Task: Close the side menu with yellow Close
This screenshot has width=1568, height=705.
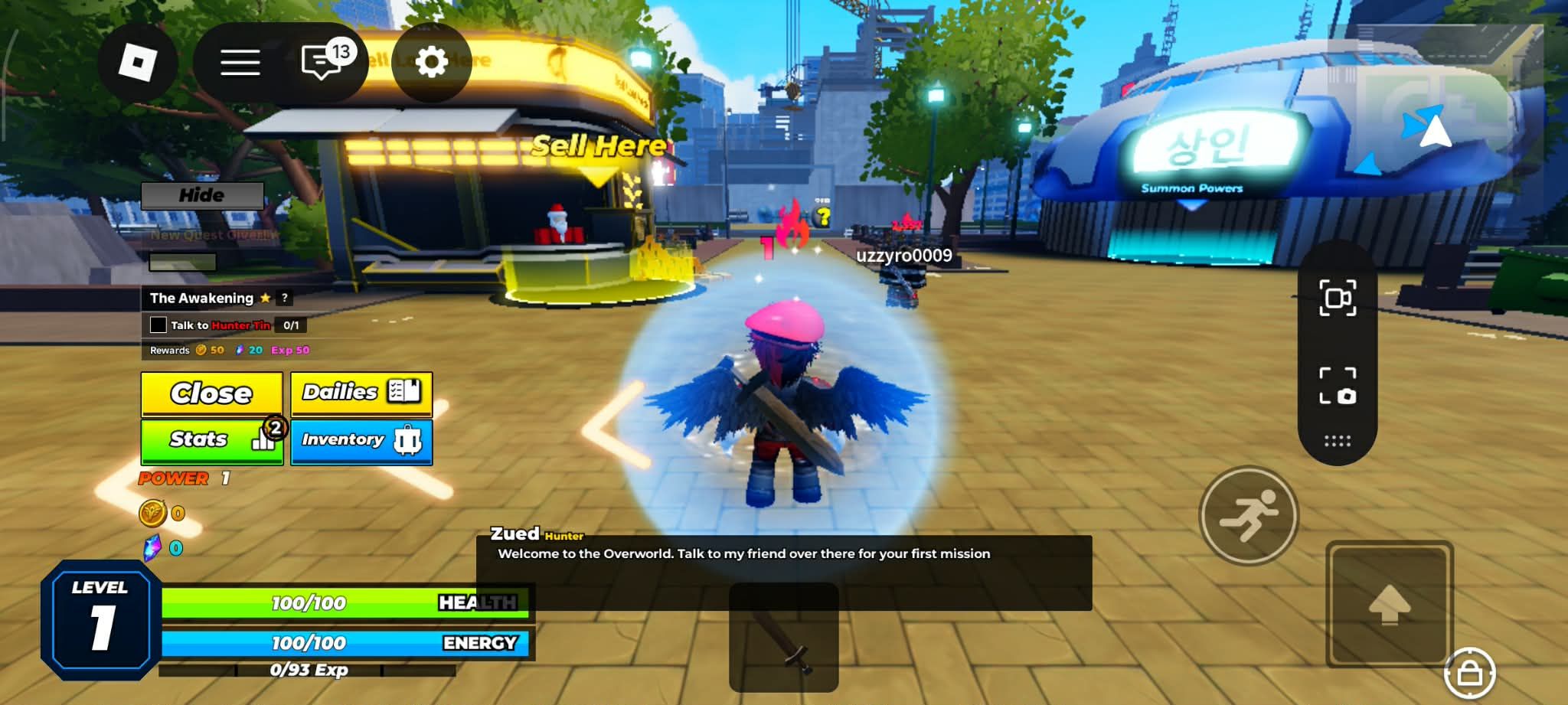Action: coord(211,393)
